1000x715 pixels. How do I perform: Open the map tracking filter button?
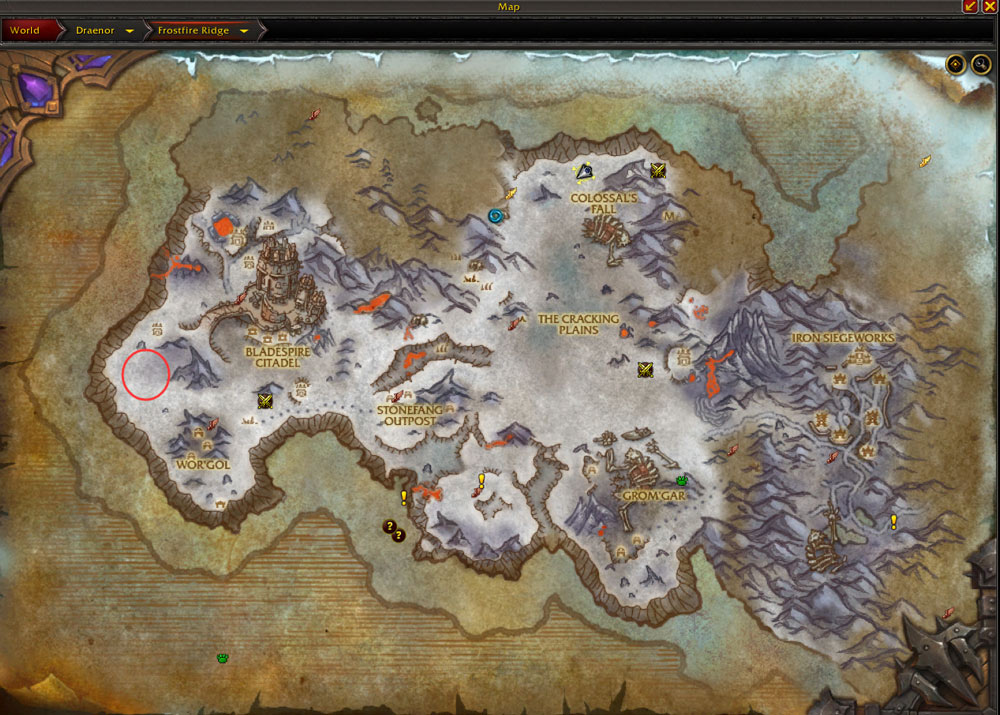956,64
